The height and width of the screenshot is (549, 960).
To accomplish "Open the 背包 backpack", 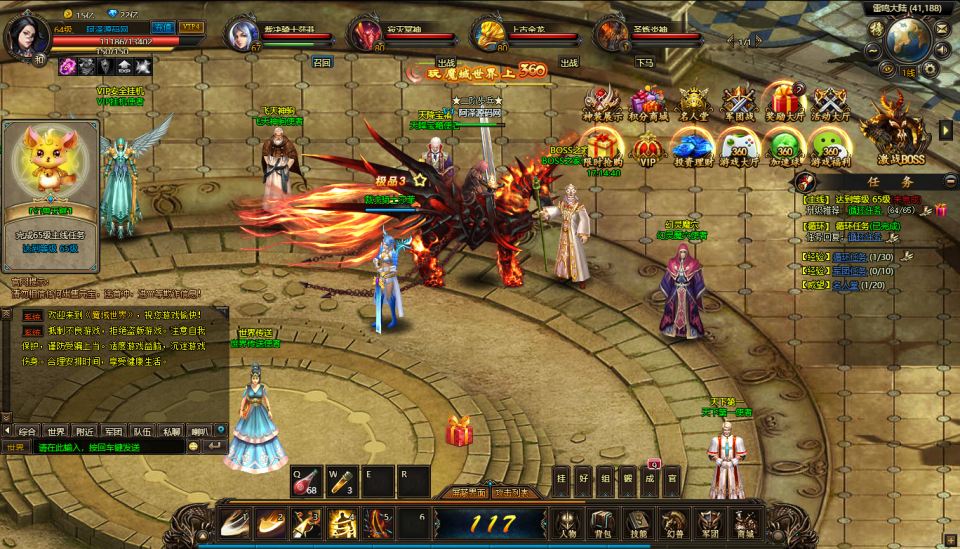I will 602,522.
